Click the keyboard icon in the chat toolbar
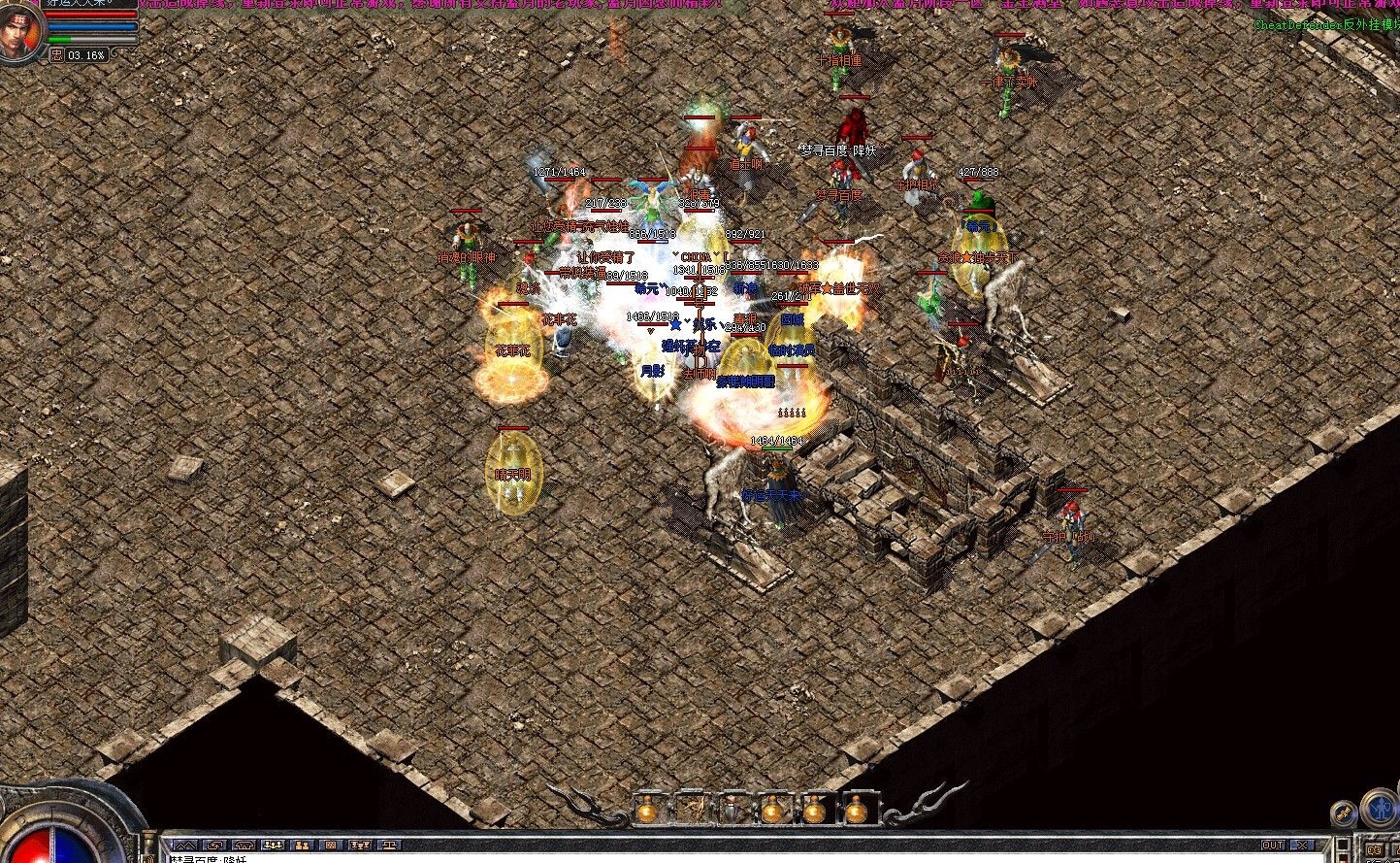The image size is (1400, 863). [329, 846]
